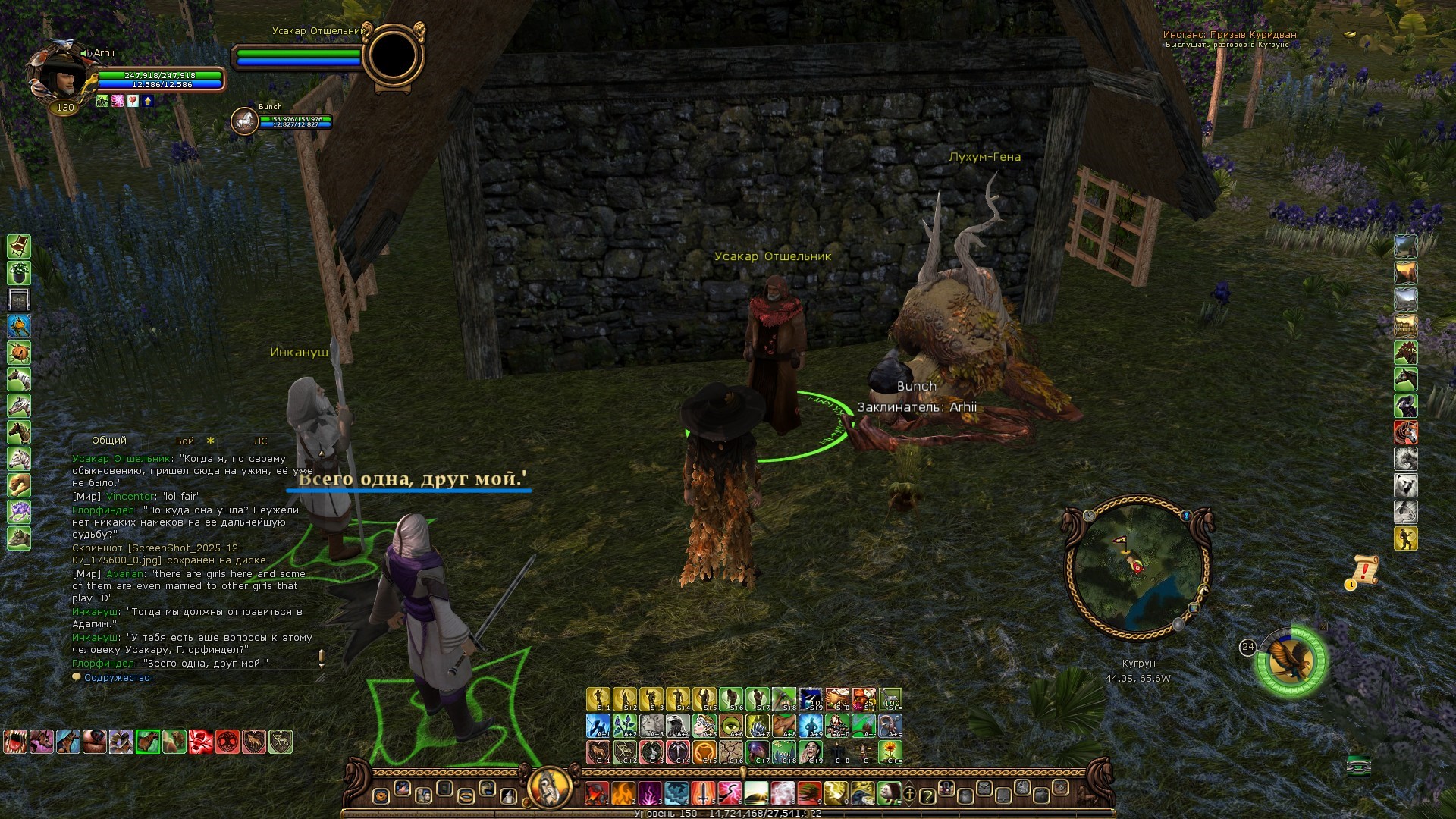Viewport: 1456px width, 819px height.
Task: Use the folding chair icon in the left column
Action: tap(19, 246)
